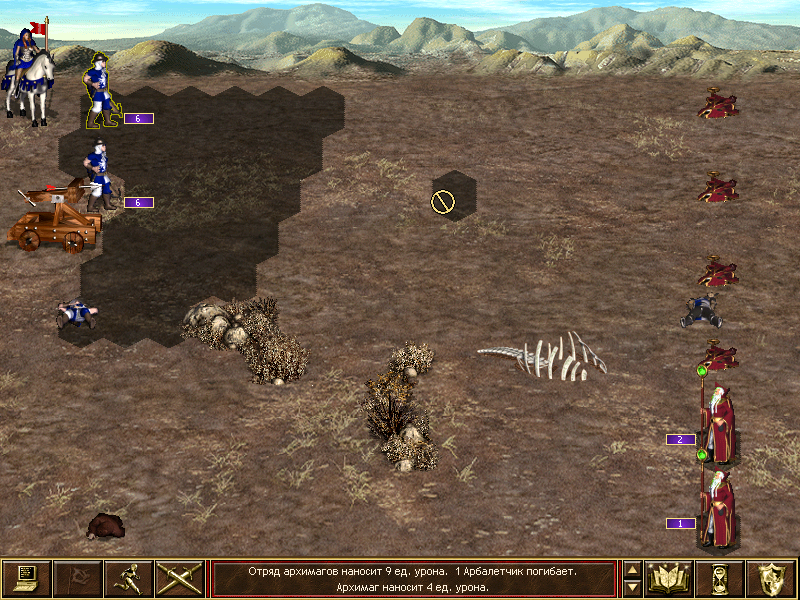800x600 pixels.
Task: Open the combat options computer icon
Action: tap(27, 578)
